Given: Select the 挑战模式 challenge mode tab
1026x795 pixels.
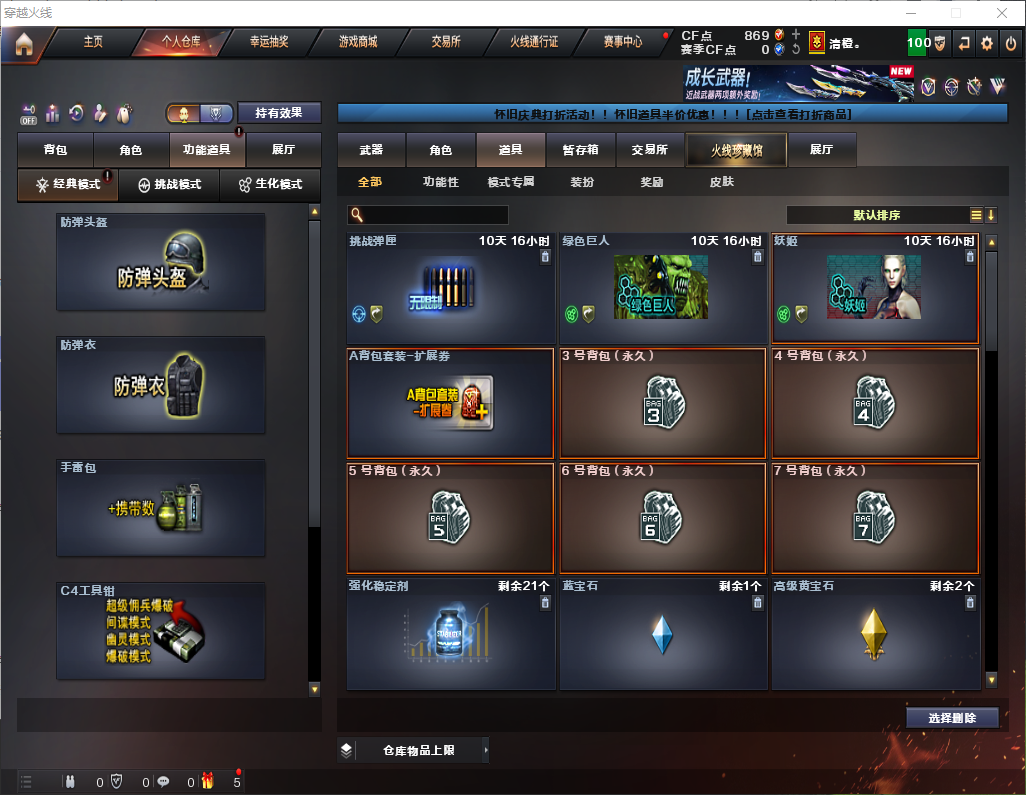Looking at the screenshot, I should pos(169,185).
